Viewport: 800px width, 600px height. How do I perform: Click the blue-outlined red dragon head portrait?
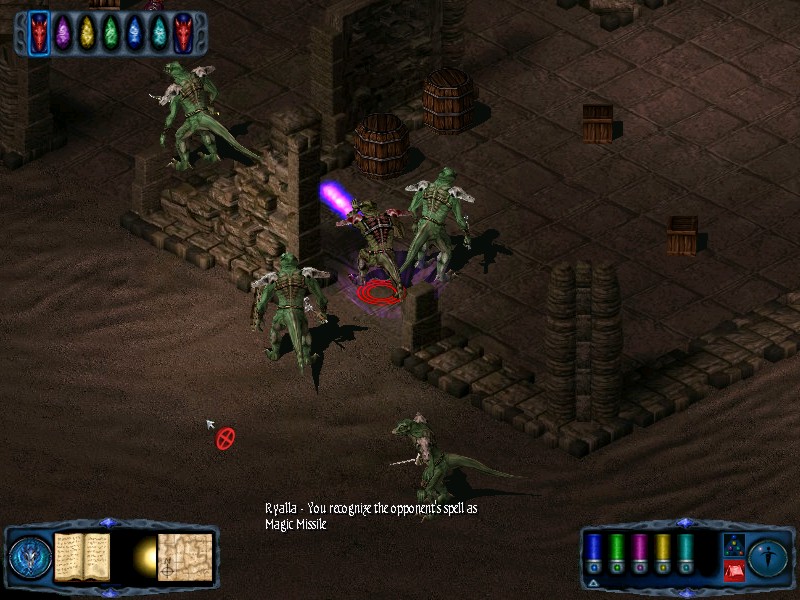point(39,34)
